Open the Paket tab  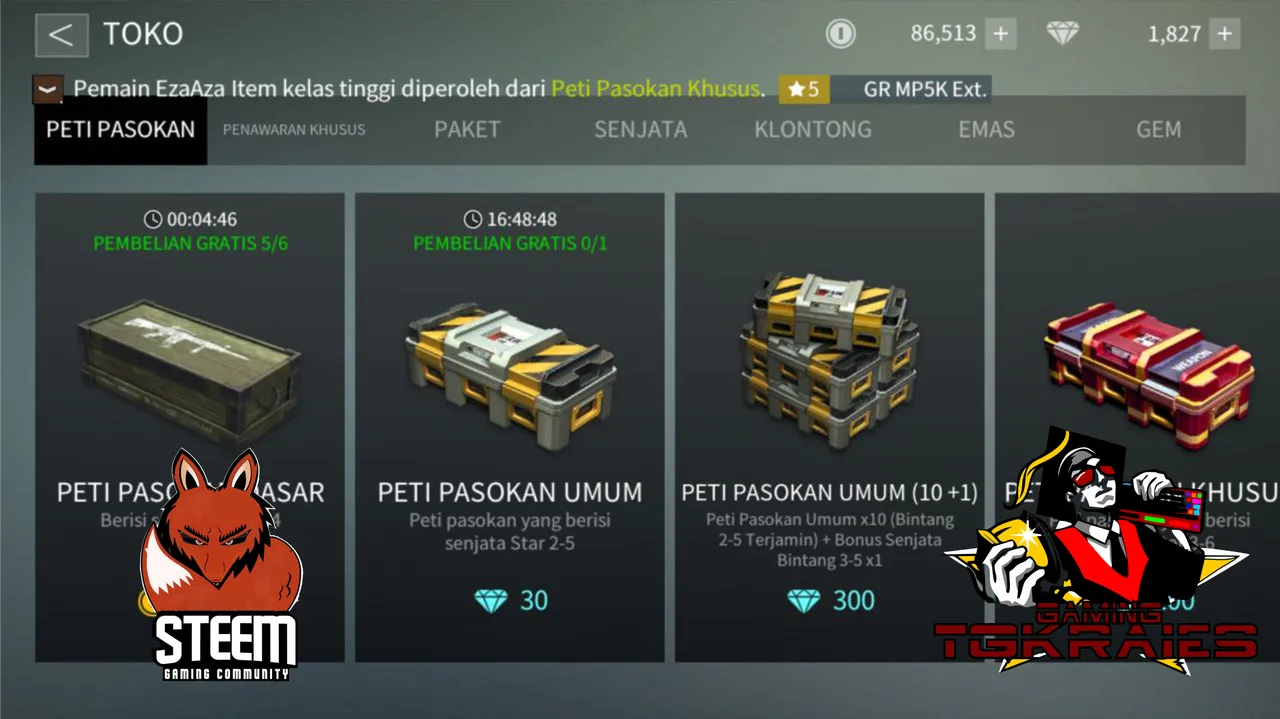[x=467, y=130]
